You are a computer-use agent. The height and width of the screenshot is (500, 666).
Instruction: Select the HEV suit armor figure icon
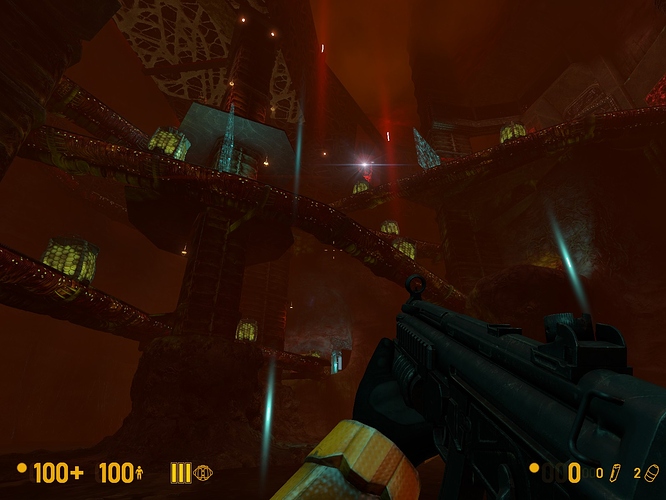[139, 473]
